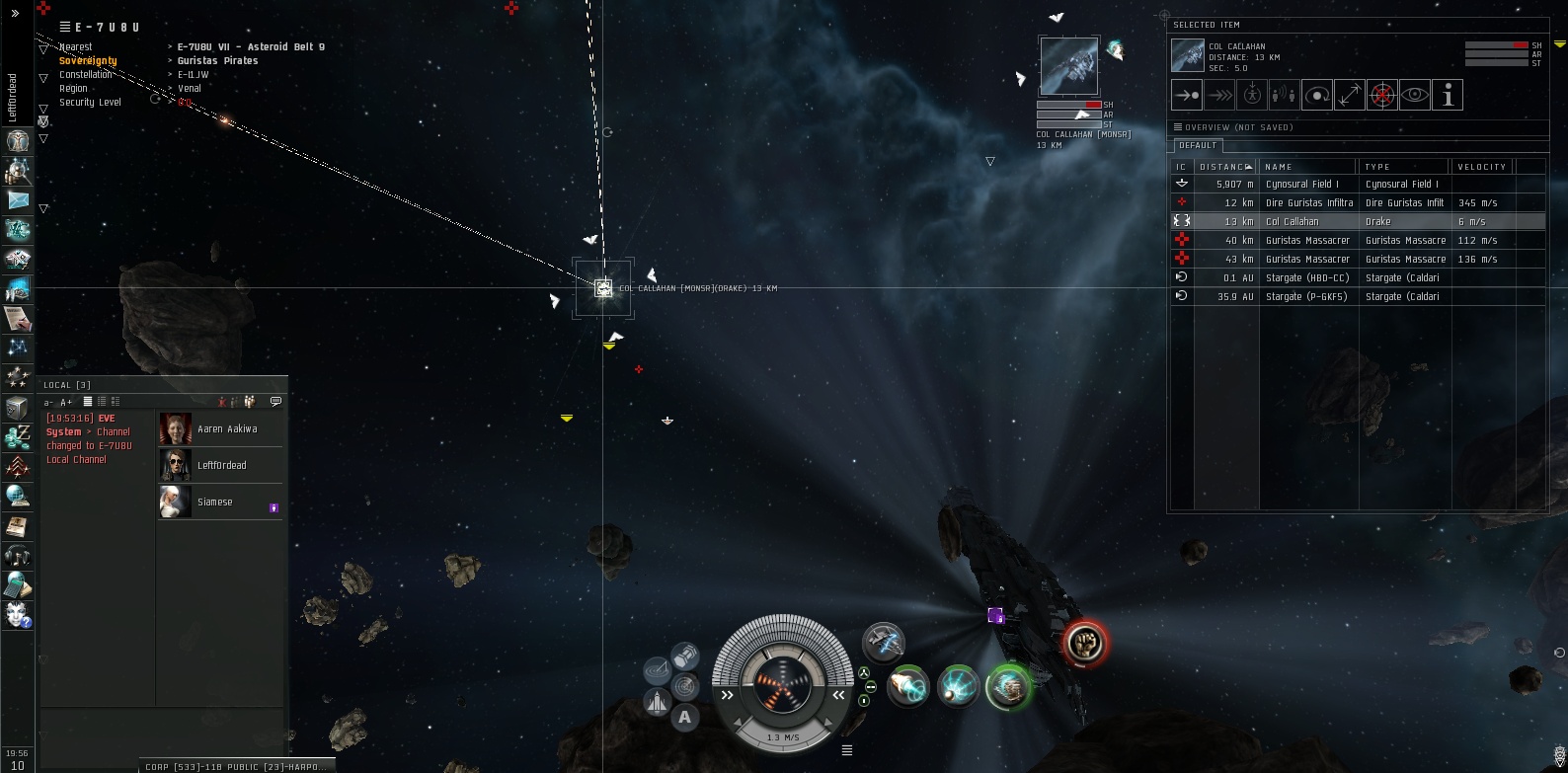Open the help face icon in sidebar
This screenshot has height=773, width=1568.
(18, 614)
